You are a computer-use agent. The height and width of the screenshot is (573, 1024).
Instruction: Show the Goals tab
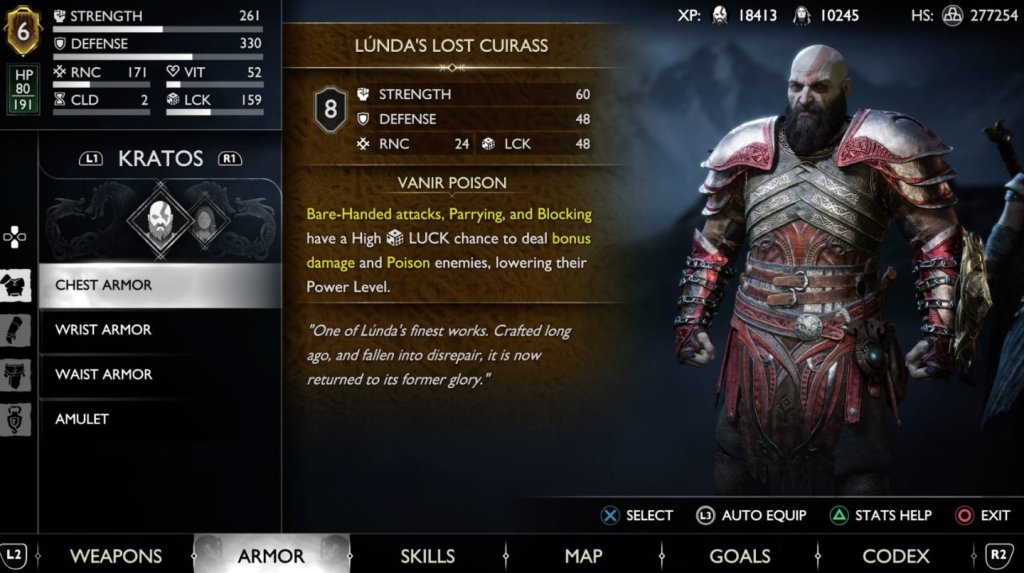(x=739, y=556)
